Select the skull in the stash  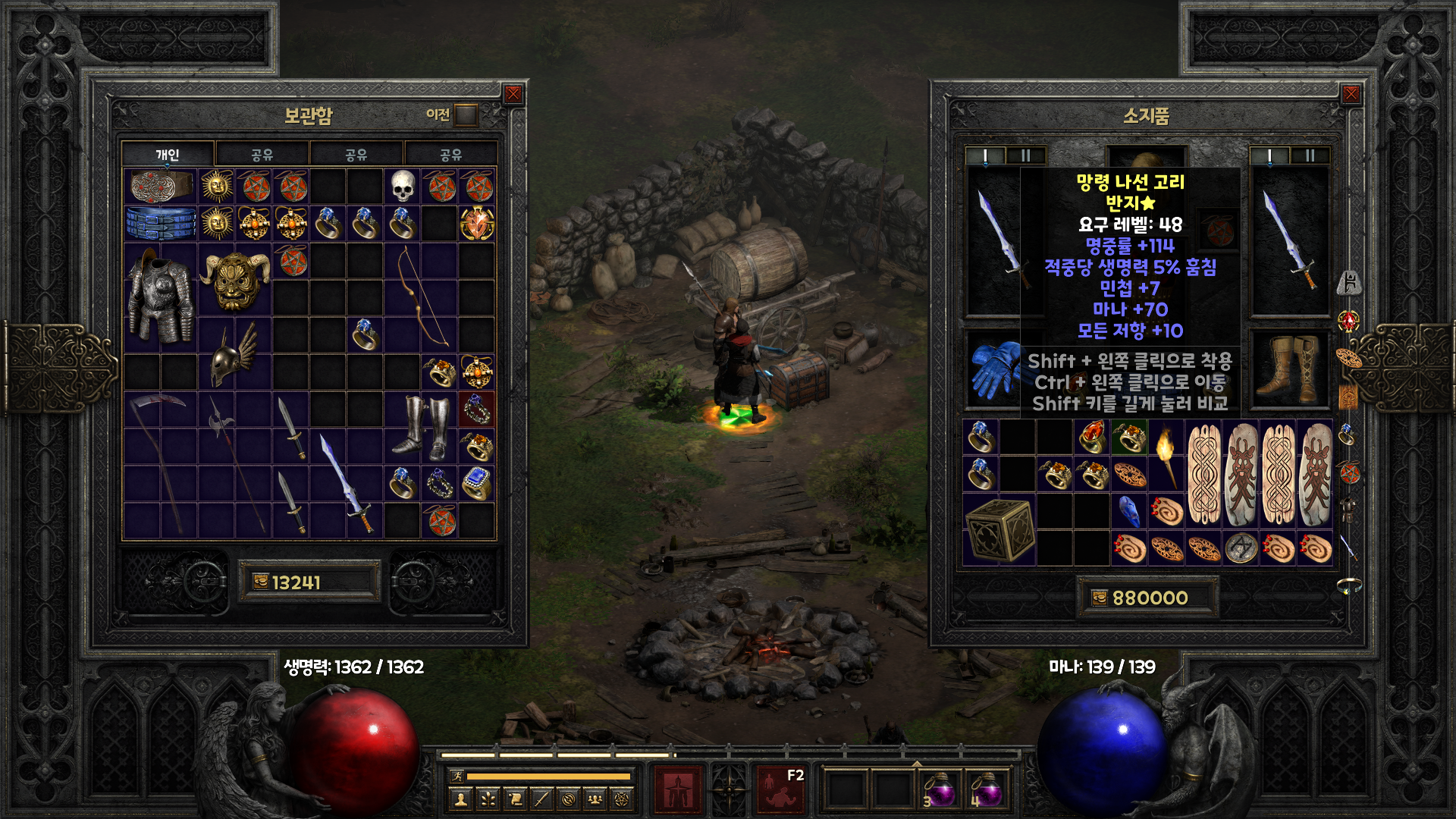coord(403,186)
